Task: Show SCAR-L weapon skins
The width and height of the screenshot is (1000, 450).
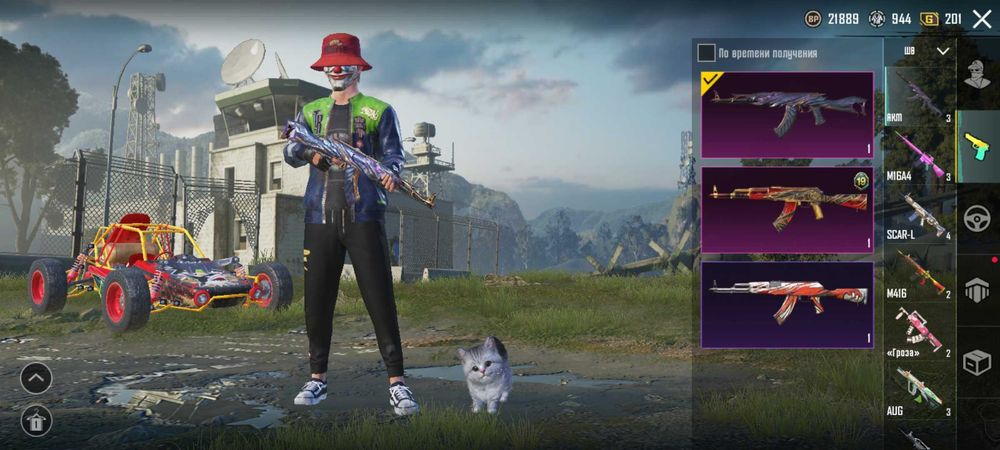Action: coord(919,214)
